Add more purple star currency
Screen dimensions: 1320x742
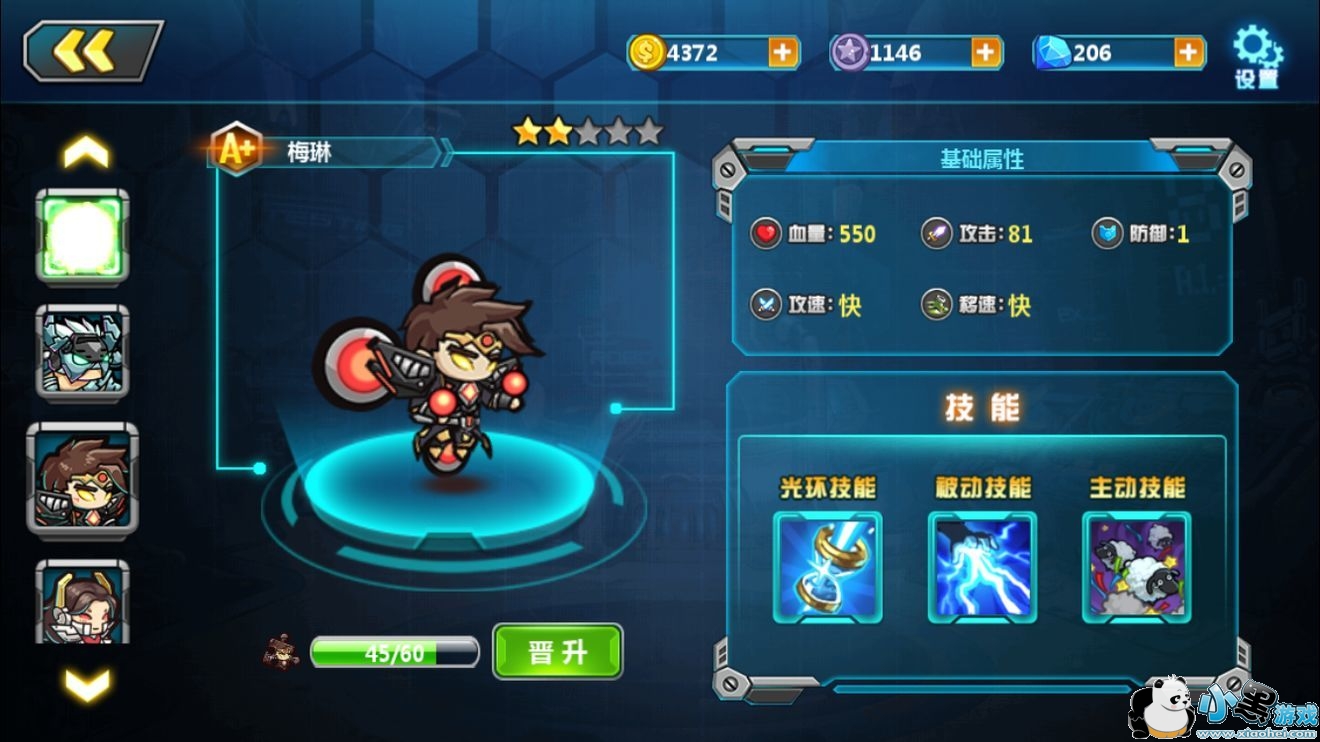point(986,52)
